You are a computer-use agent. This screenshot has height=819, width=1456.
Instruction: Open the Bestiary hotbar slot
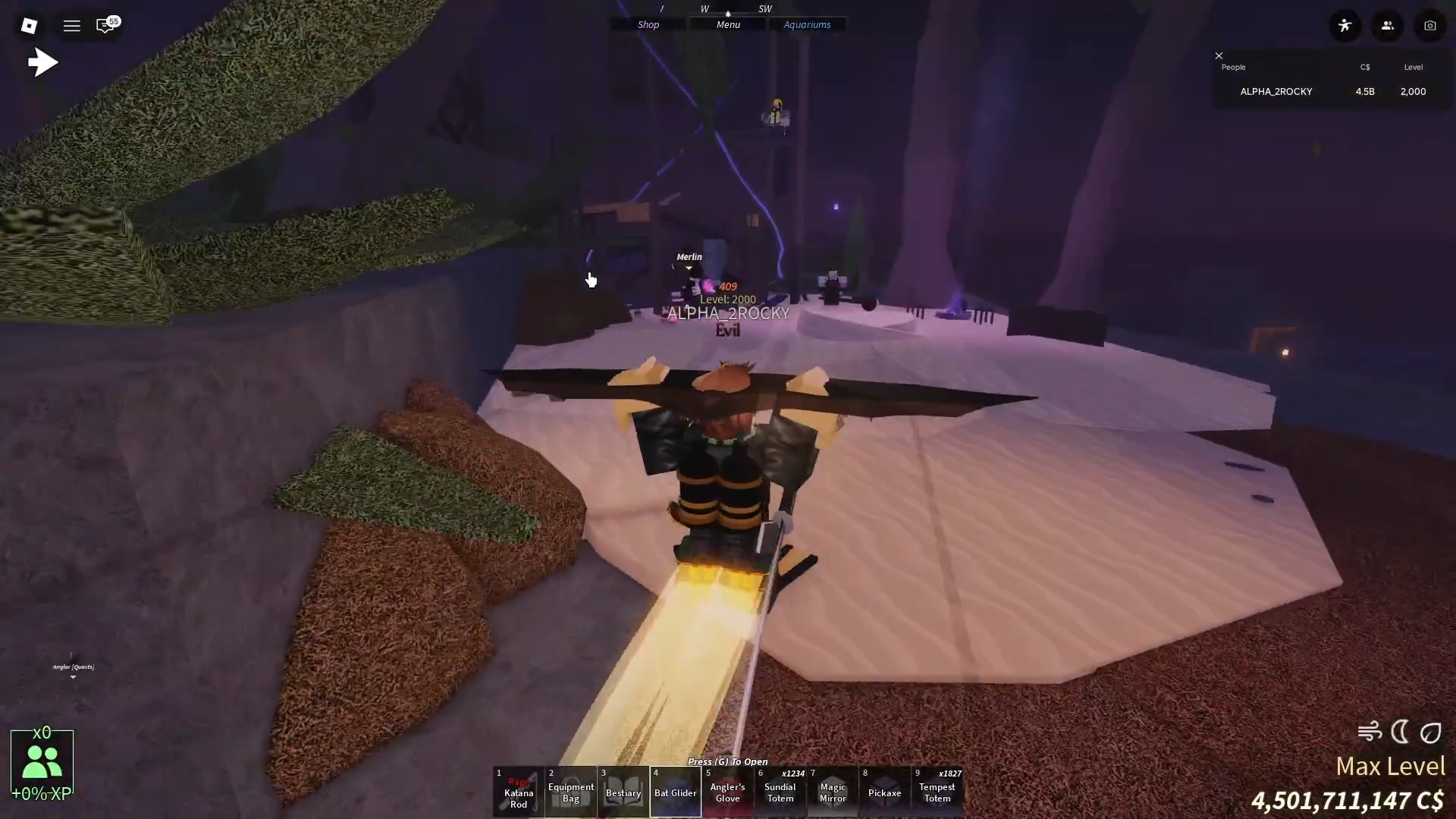click(x=623, y=792)
